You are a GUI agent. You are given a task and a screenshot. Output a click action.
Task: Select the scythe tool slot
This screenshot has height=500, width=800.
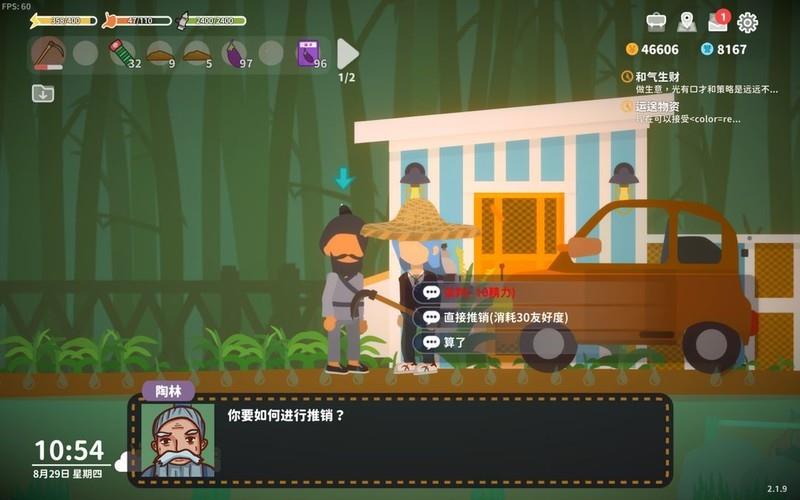pos(47,53)
